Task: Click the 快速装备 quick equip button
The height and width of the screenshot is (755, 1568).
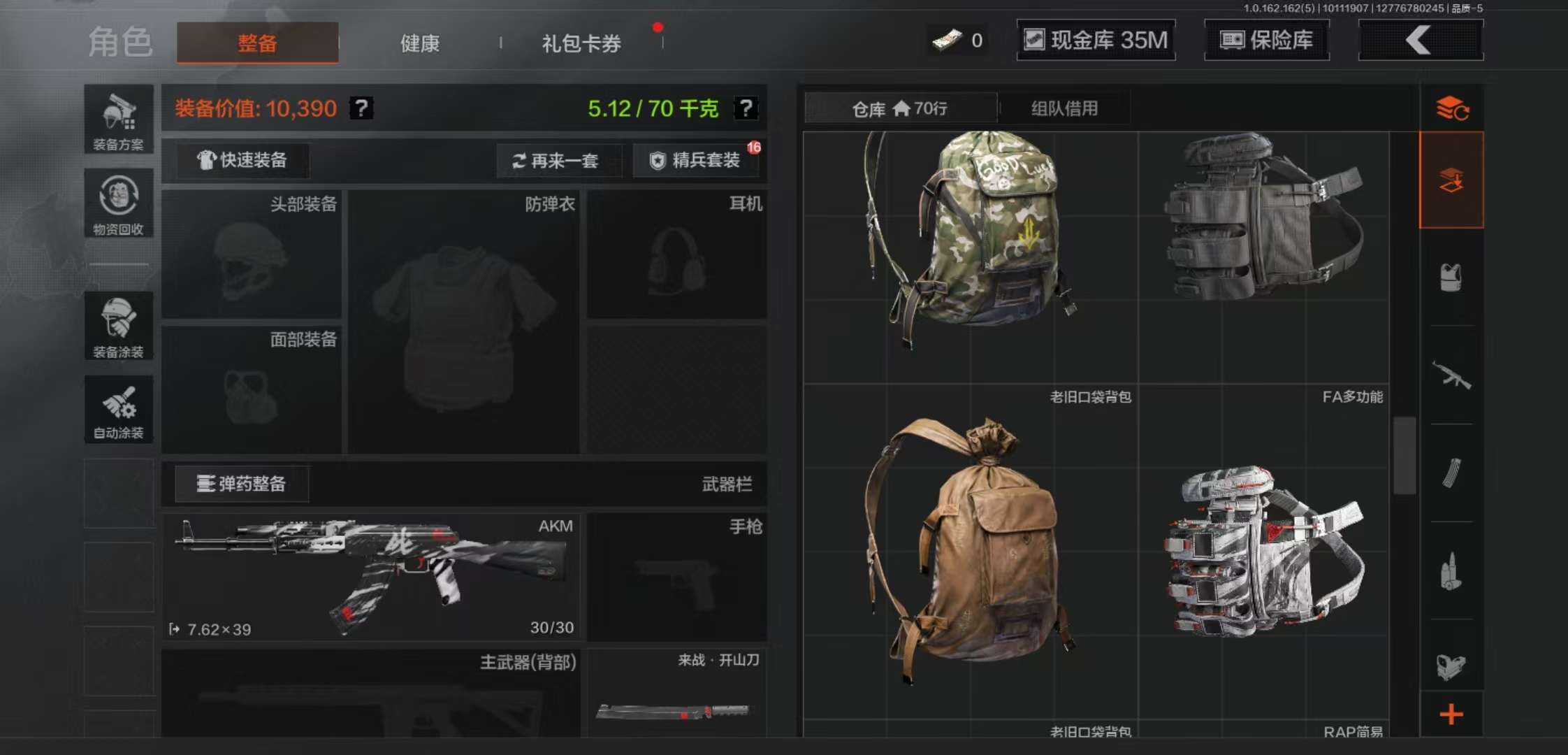Action: (x=242, y=160)
